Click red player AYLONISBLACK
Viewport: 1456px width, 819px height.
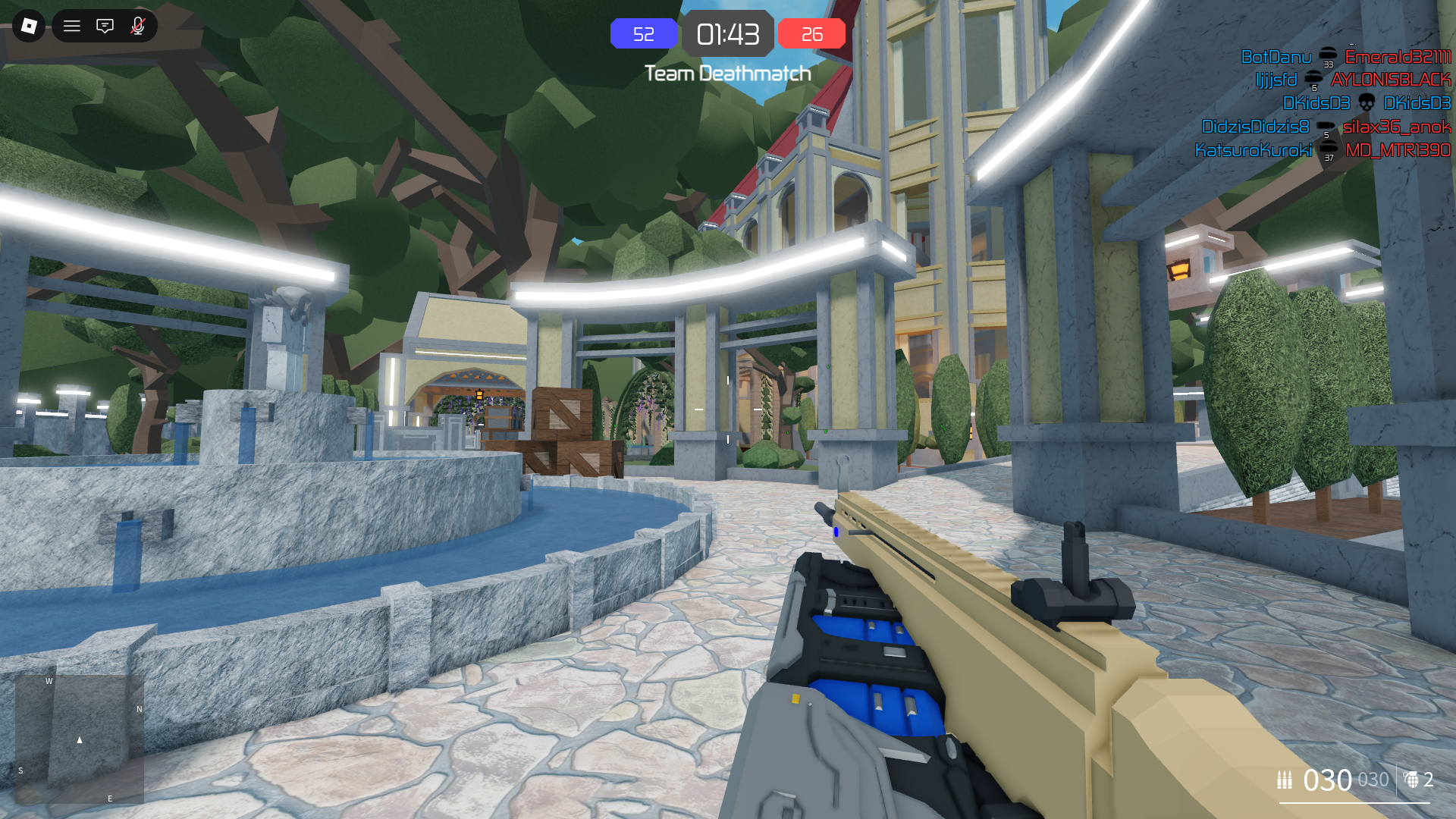[1394, 80]
